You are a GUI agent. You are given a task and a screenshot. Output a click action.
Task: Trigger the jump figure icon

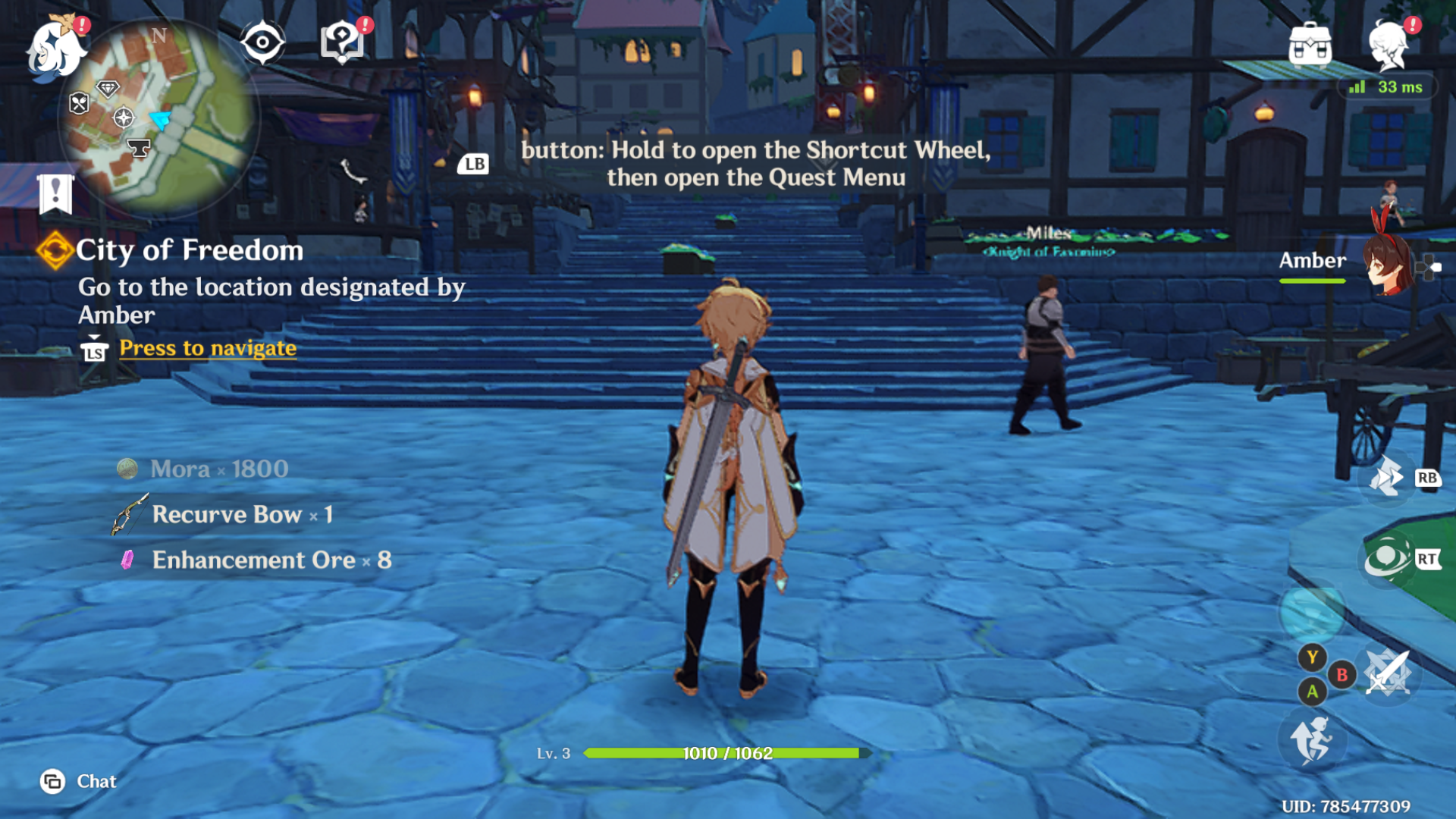1313,739
